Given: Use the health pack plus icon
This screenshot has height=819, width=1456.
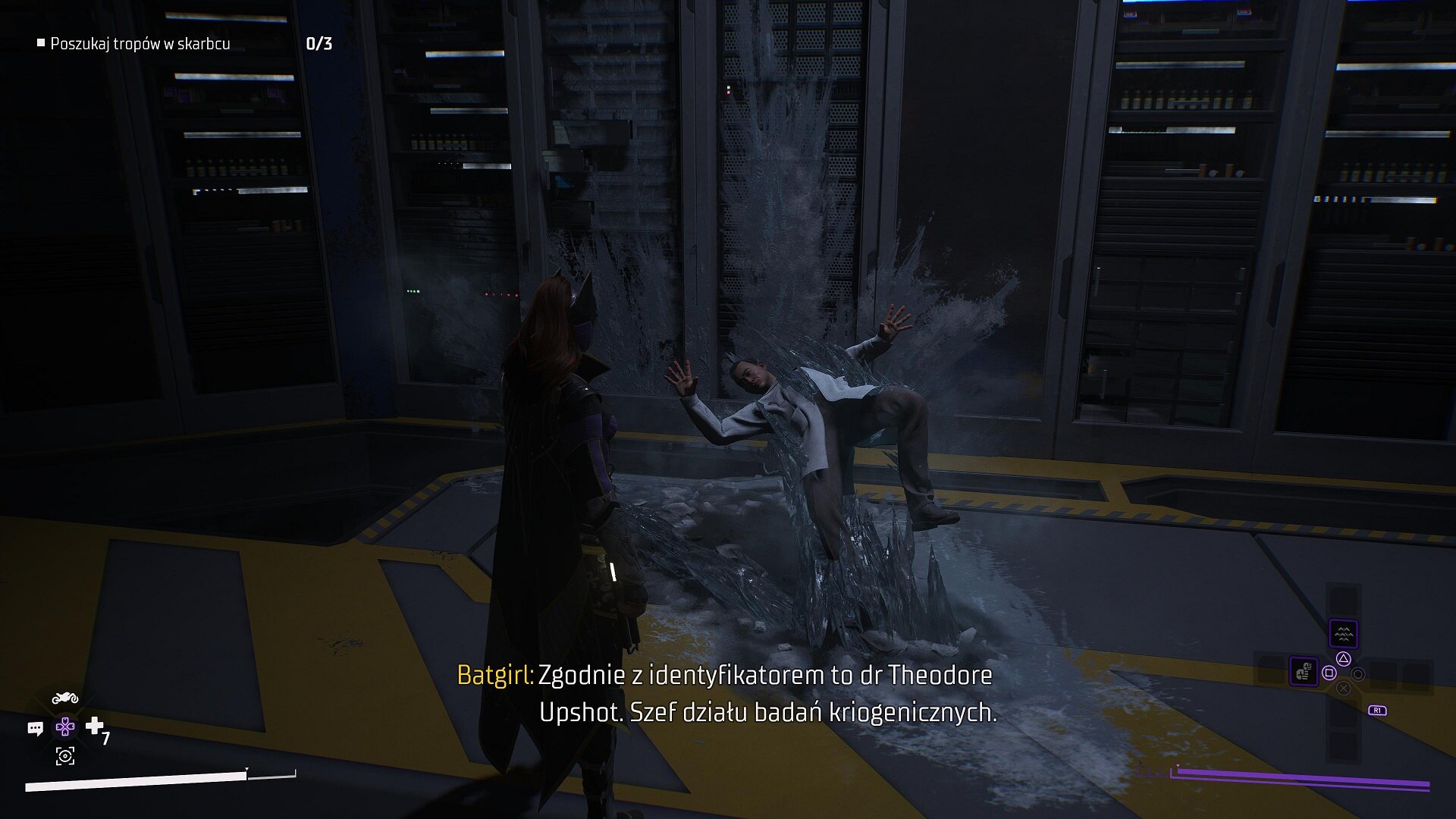Looking at the screenshot, I should coord(95,726).
